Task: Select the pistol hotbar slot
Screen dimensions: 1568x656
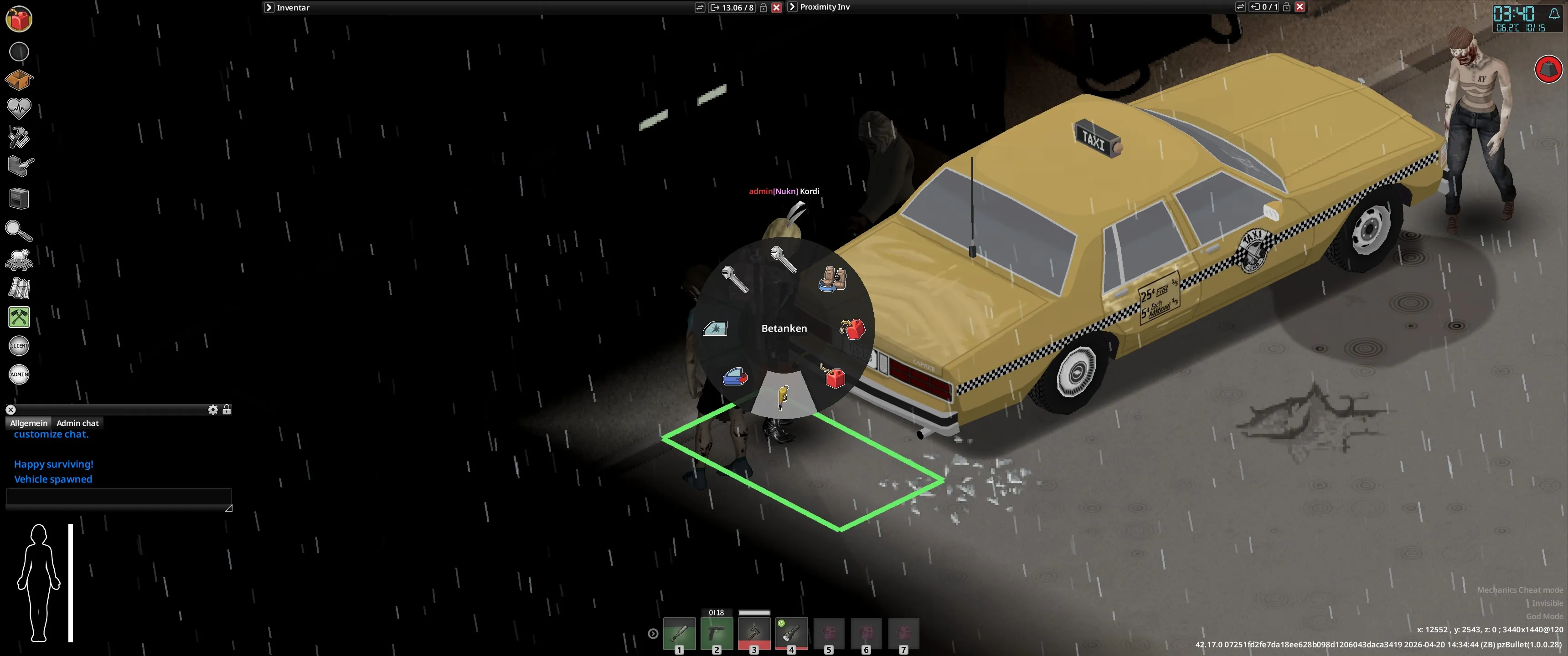Action: click(717, 634)
